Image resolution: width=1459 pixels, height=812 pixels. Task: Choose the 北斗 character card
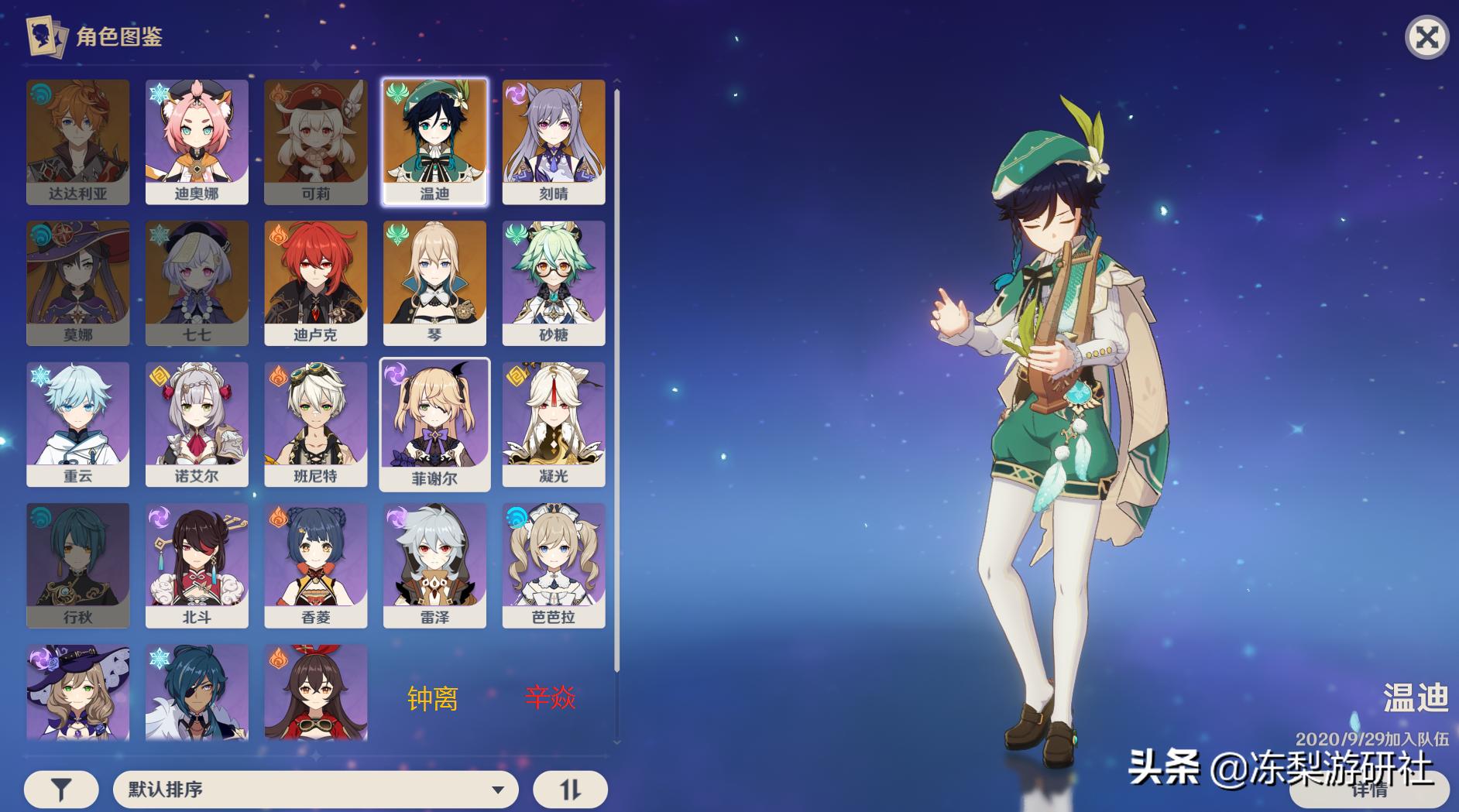pyautogui.click(x=197, y=565)
